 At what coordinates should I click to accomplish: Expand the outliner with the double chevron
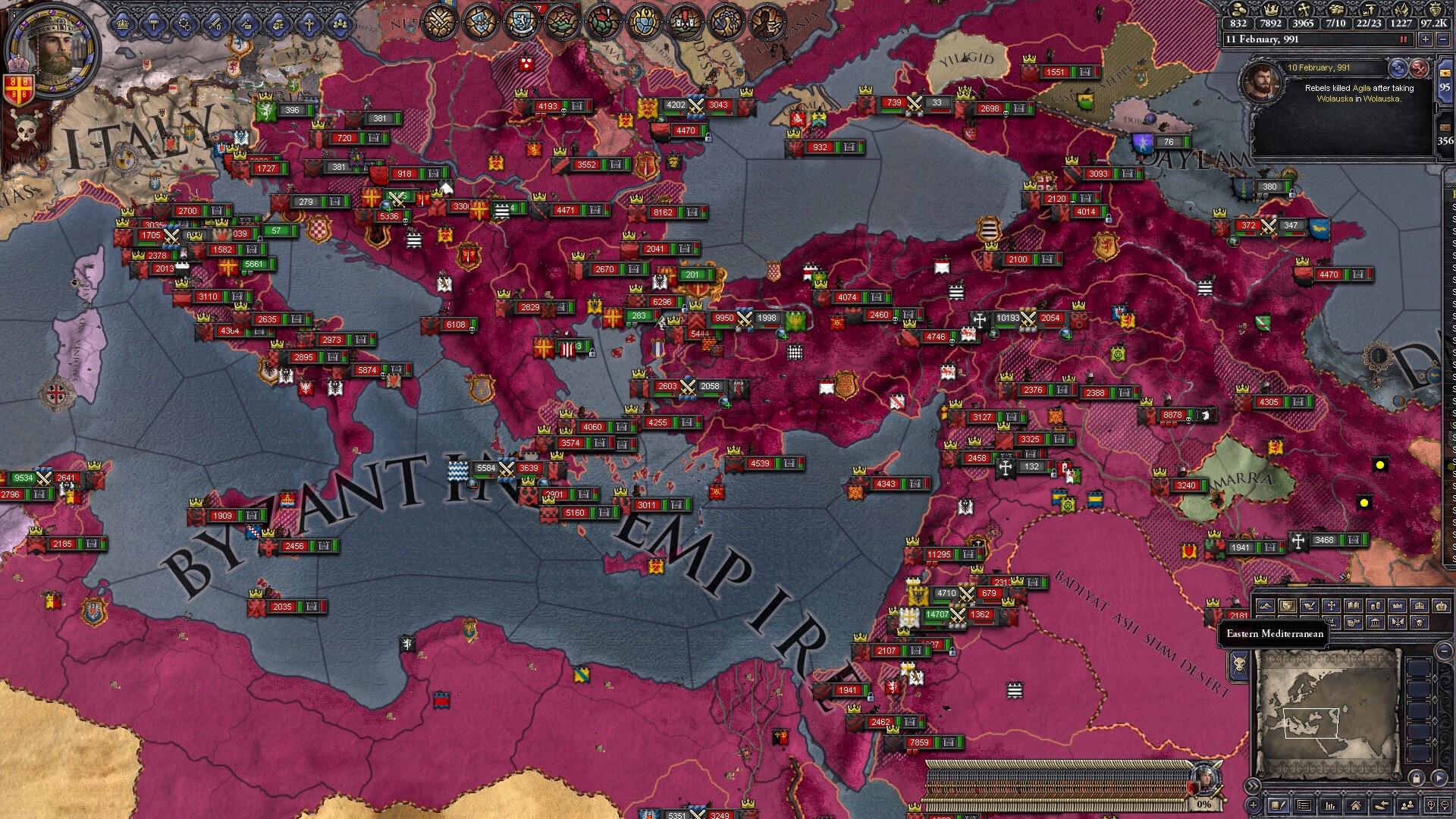point(1252,786)
